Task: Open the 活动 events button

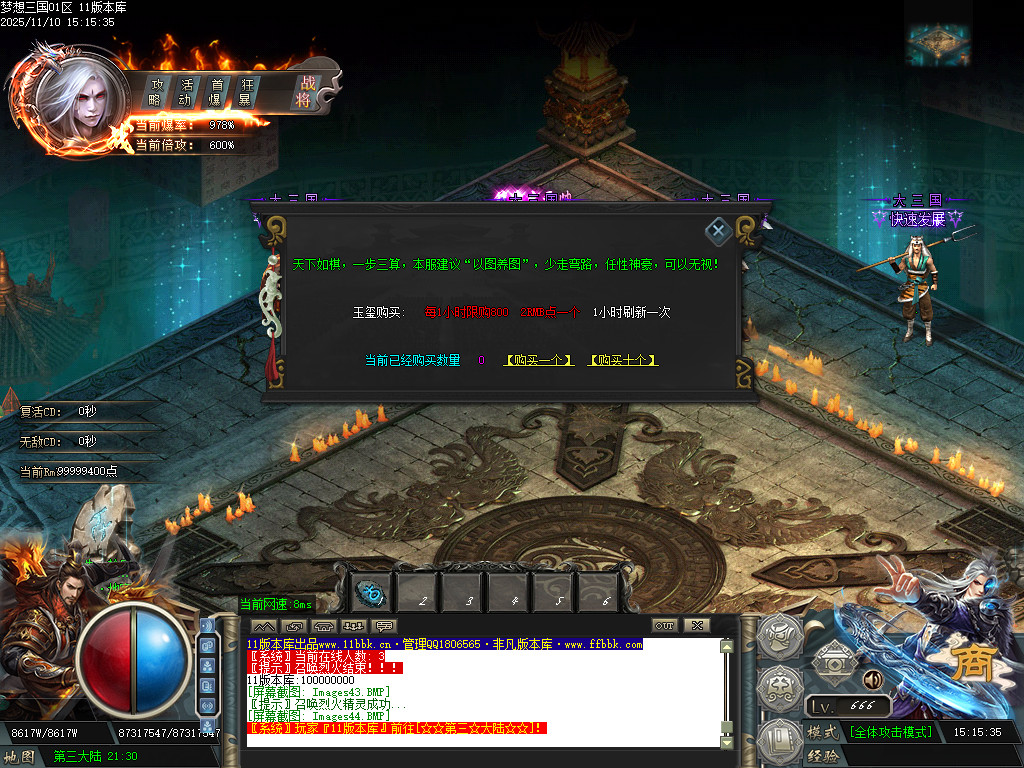Action: click(185, 92)
